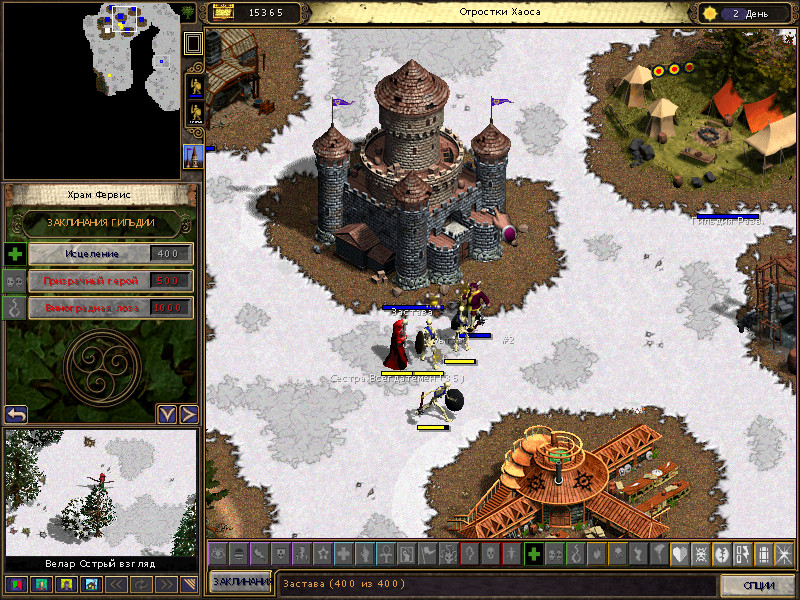View the Велар Острый взгляд portrait window
Viewport: 800px width, 600px height.
[x=101, y=492]
